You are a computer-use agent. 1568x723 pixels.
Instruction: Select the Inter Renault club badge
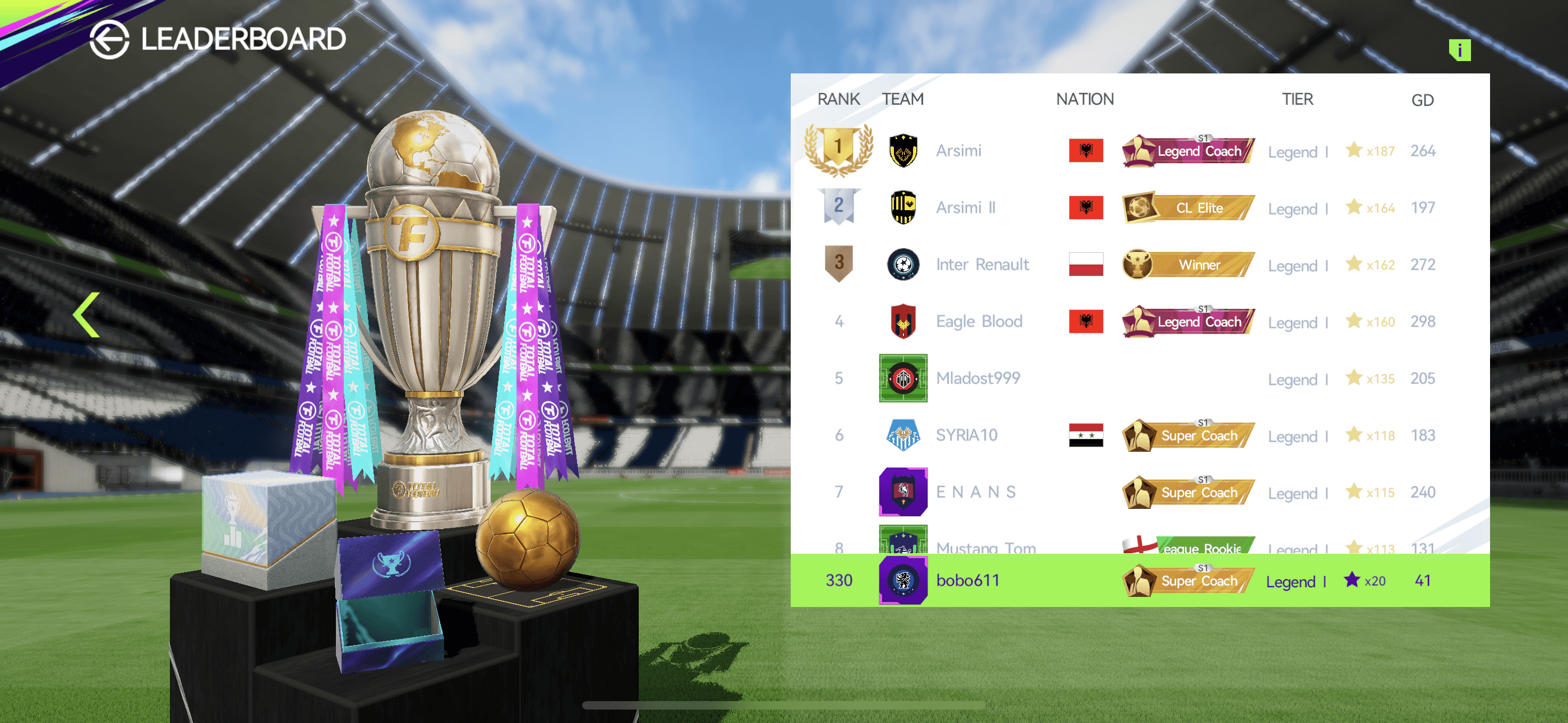point(903,264)
